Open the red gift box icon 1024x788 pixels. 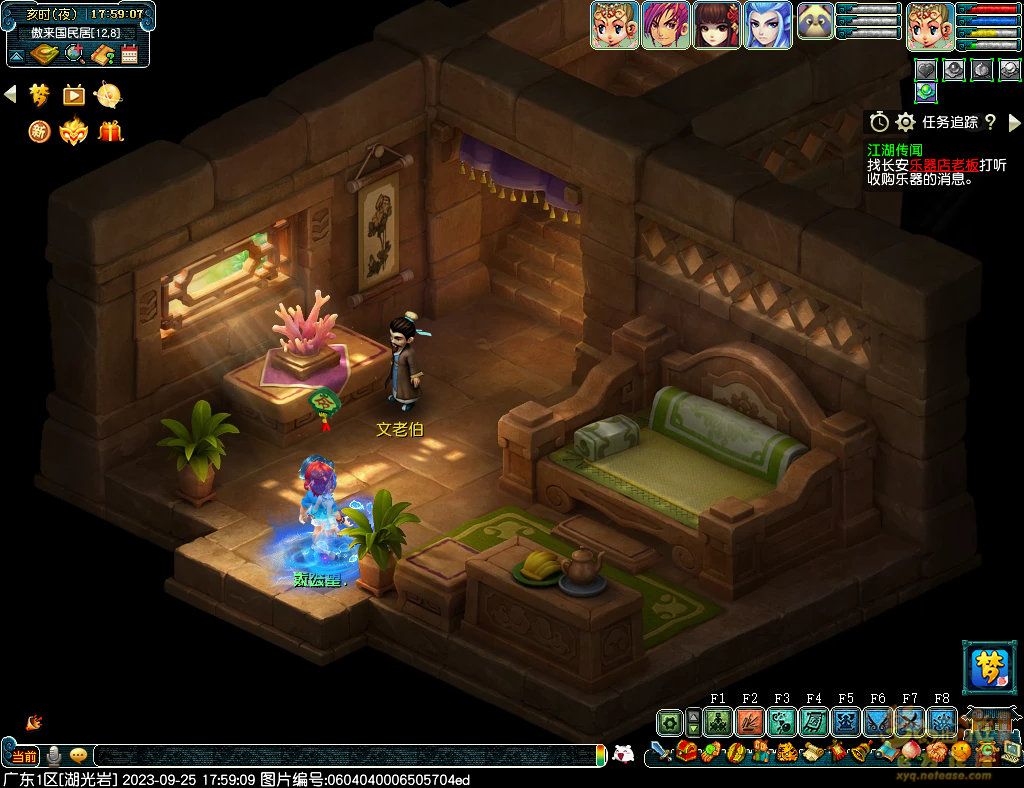pos(110,131)
